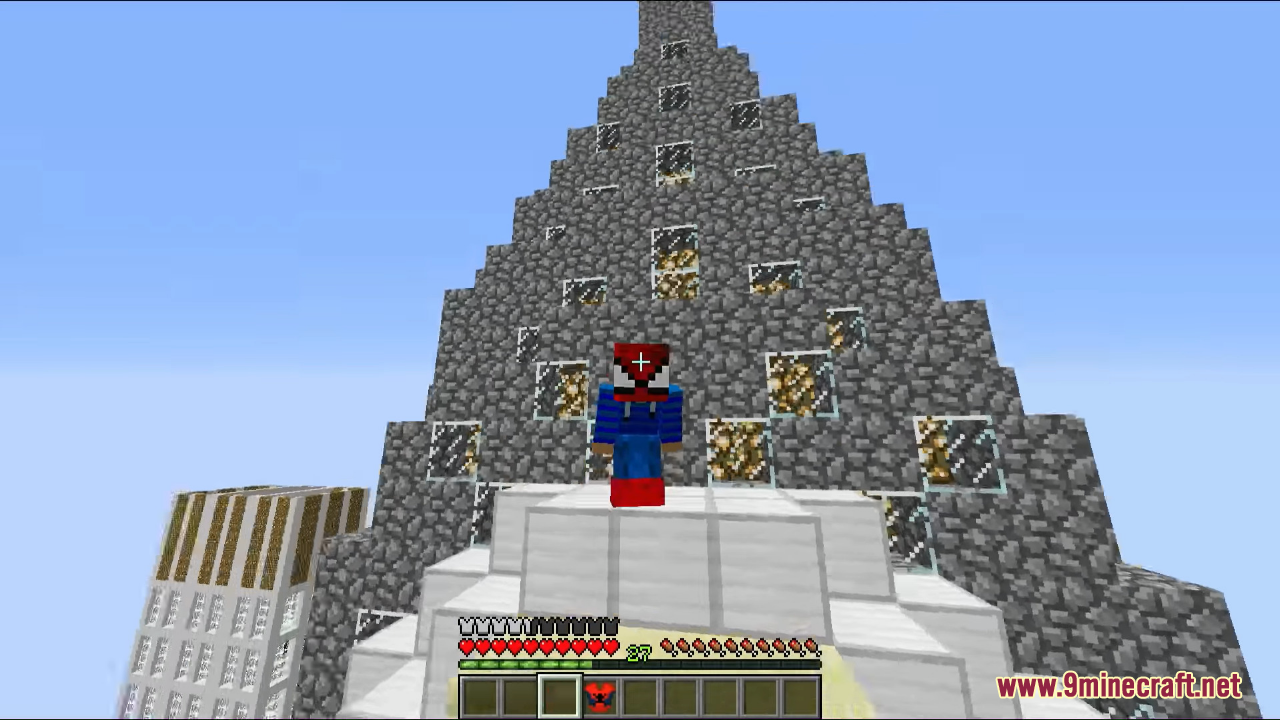Click the fifth empty hotbar slot
1280x720 pixels.
[x=640, y=696]
